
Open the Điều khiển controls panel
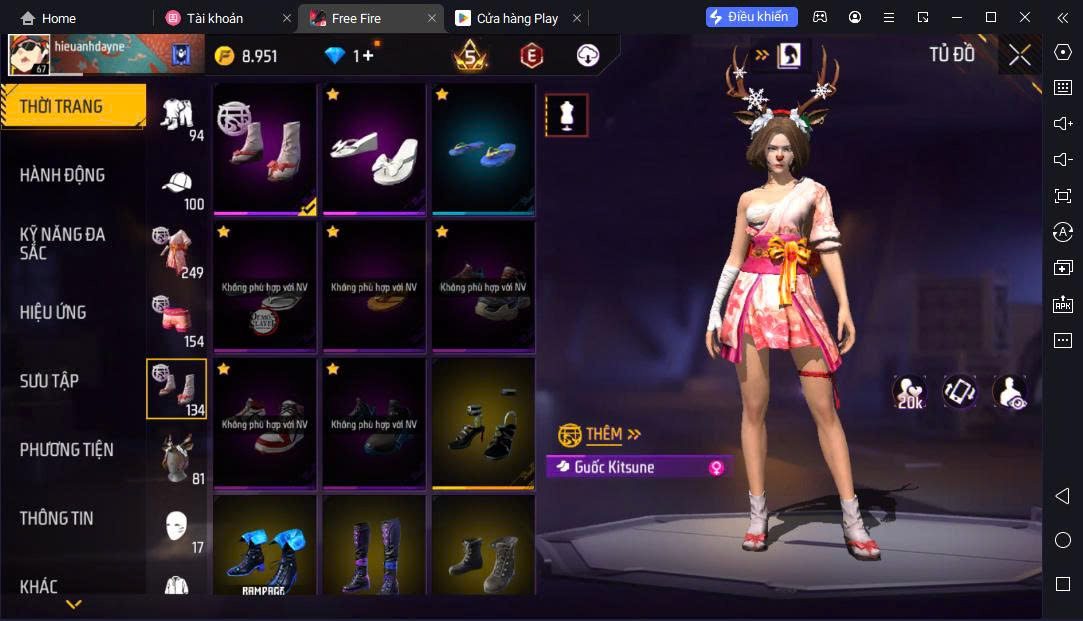(x=751, y=17)
